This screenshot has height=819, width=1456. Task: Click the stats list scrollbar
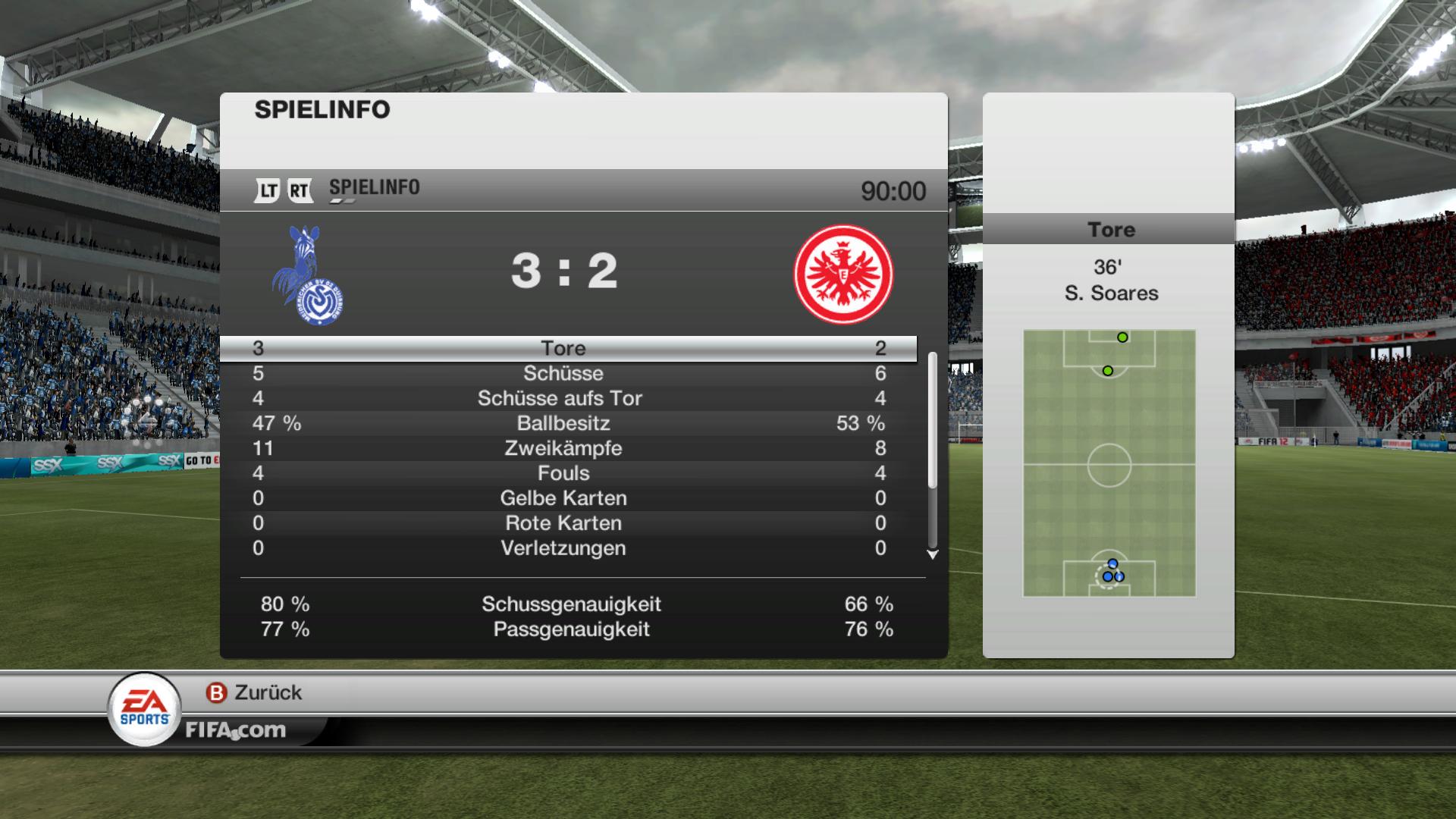(933, 421)
